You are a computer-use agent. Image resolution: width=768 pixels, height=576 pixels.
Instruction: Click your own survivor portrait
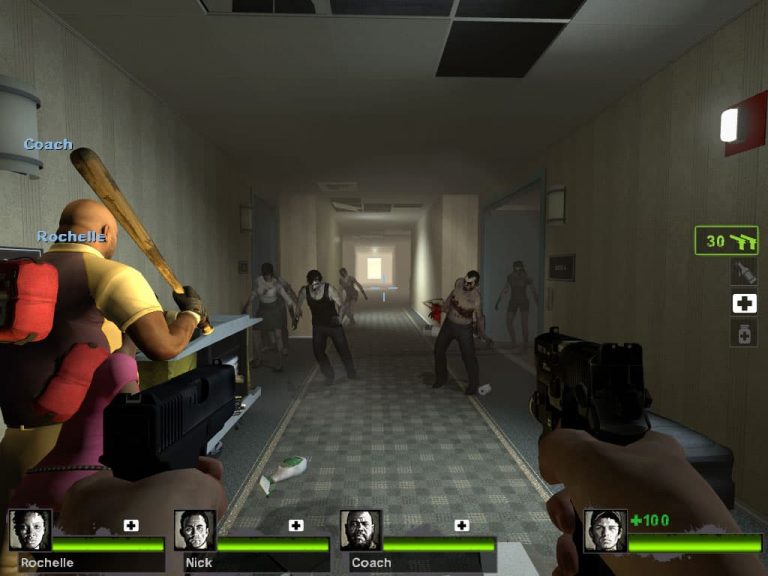(605, 530)
